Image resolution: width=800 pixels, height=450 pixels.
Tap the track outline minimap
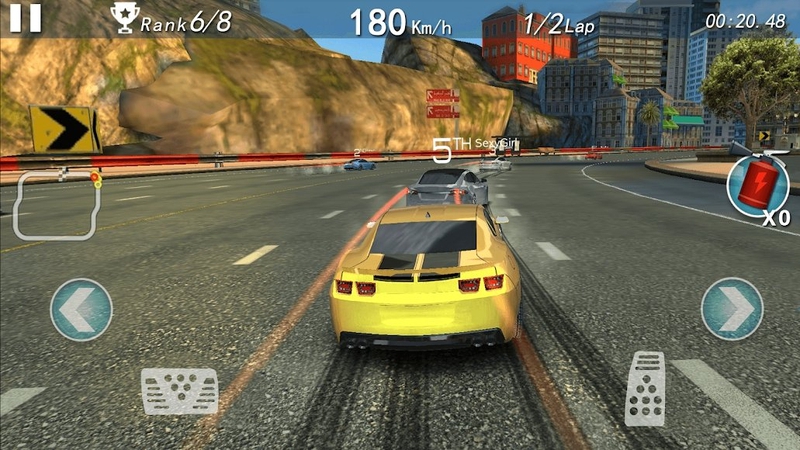pos(57,204)
